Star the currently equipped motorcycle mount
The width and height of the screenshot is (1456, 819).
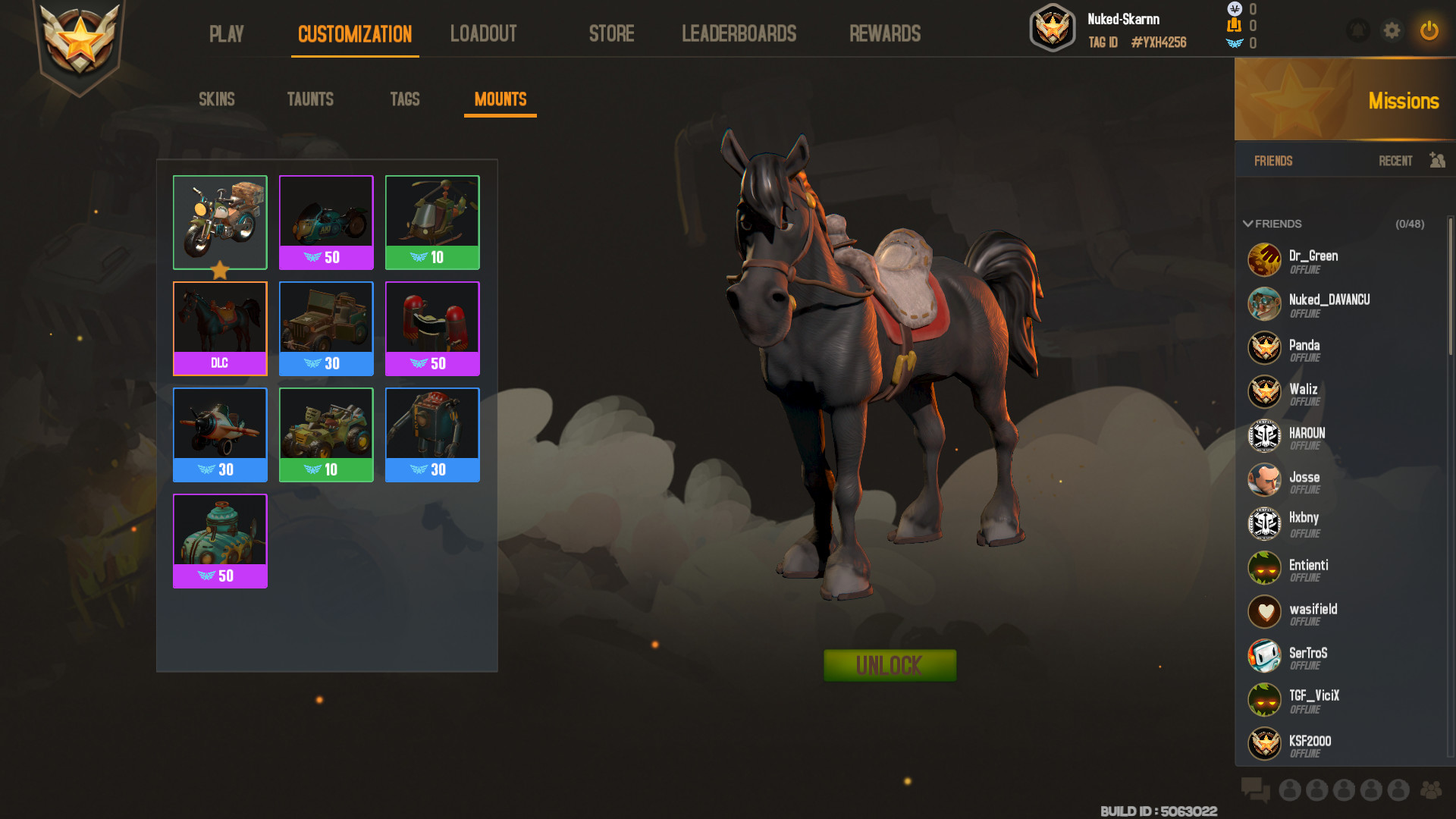[220, 269]
